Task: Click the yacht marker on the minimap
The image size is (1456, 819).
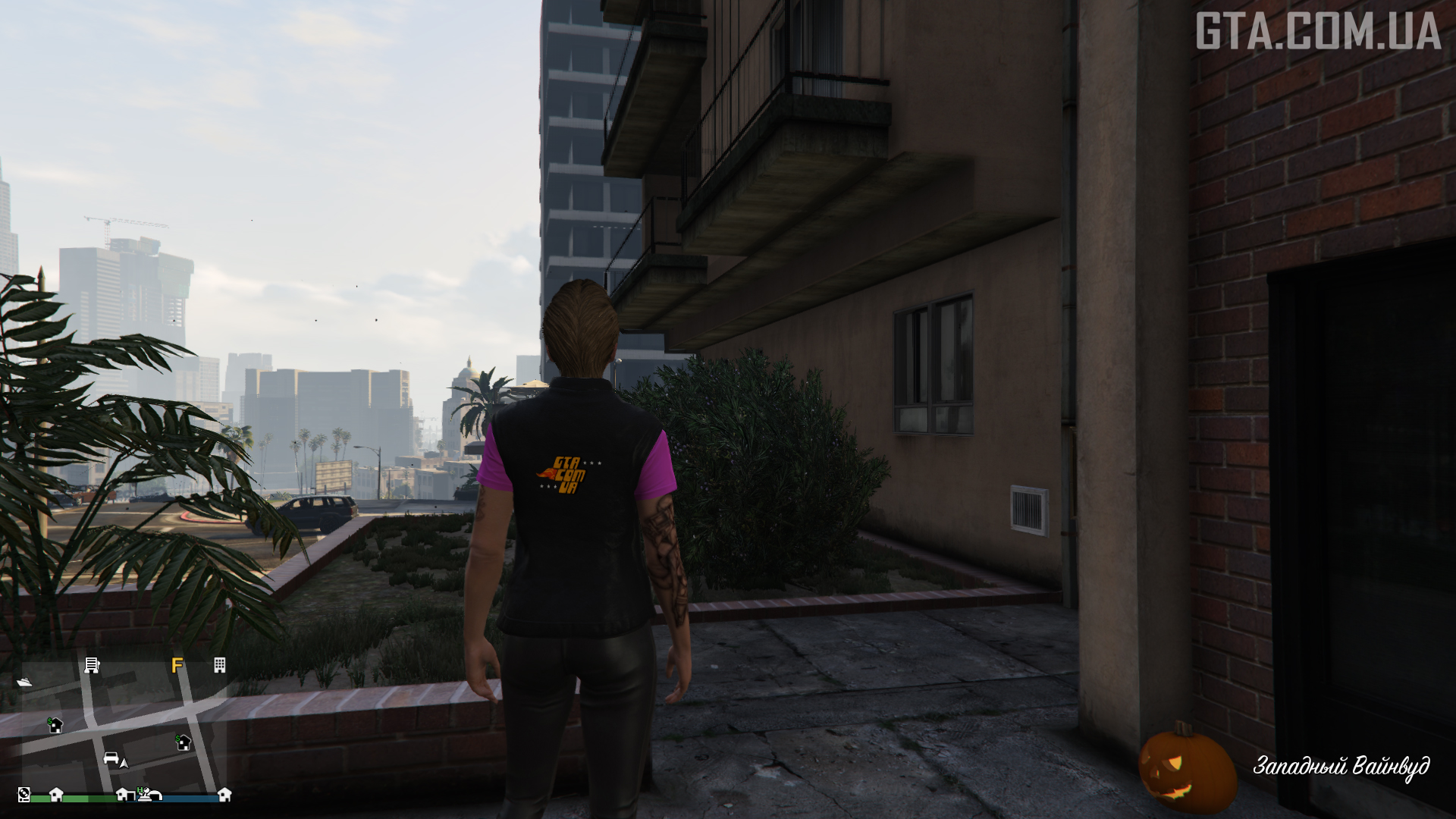Action: (x=24, y=682)
